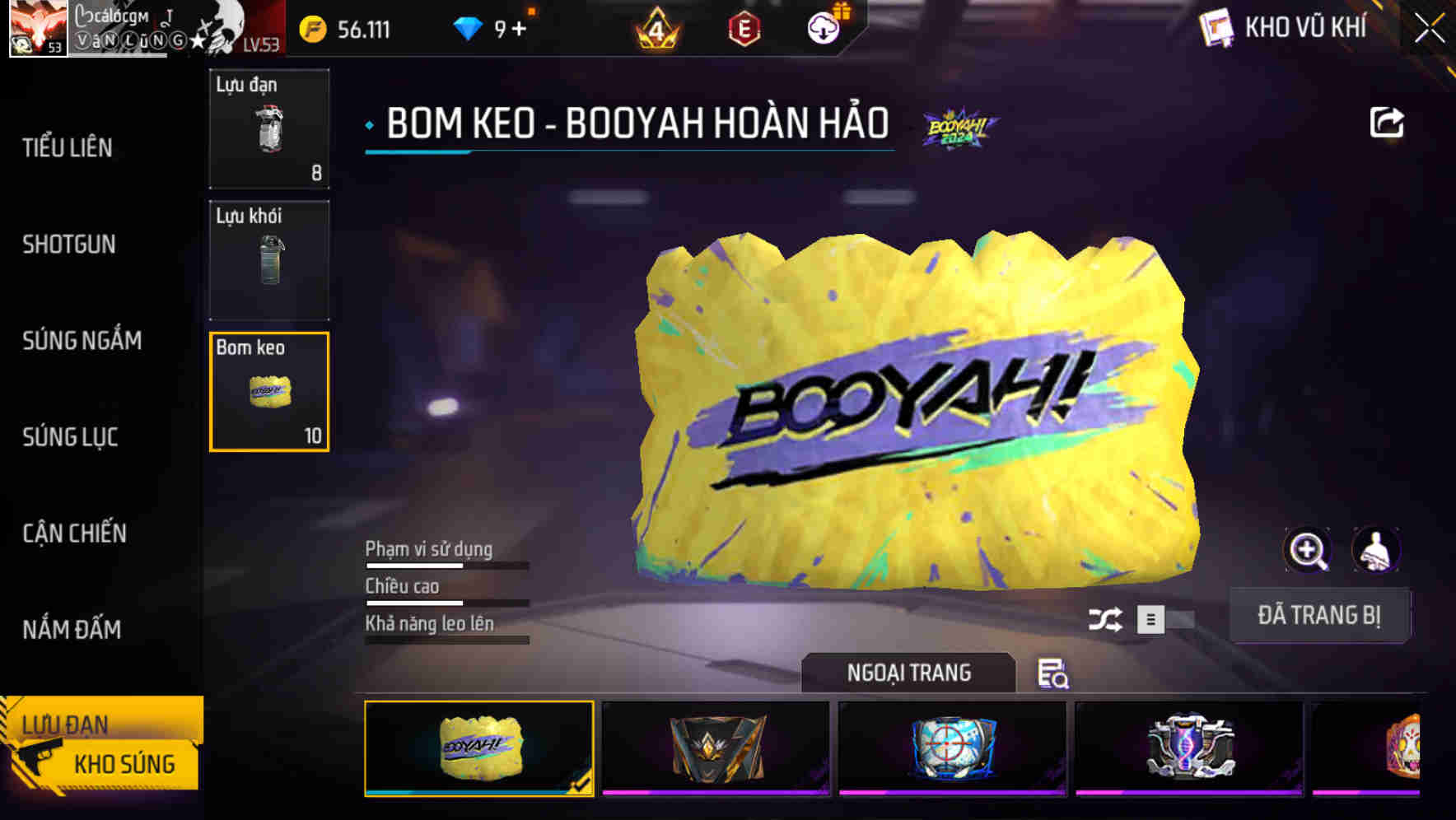The width and height of the screenshot is (1456, 820).
Task: Expand the SÚNG NGẮM sniper category
Action: pos(81,341)
